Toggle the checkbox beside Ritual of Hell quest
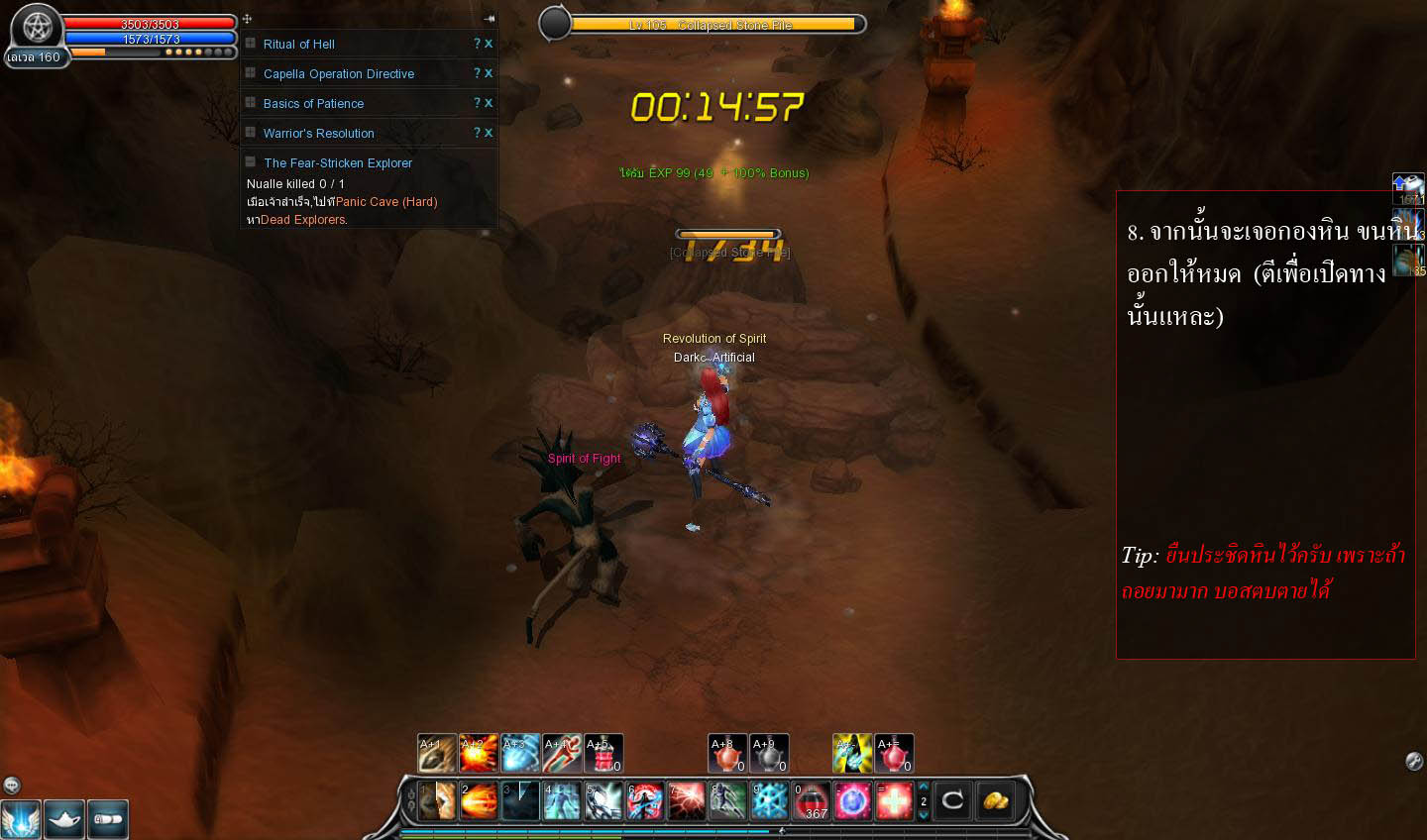 [x=251, y=44]
